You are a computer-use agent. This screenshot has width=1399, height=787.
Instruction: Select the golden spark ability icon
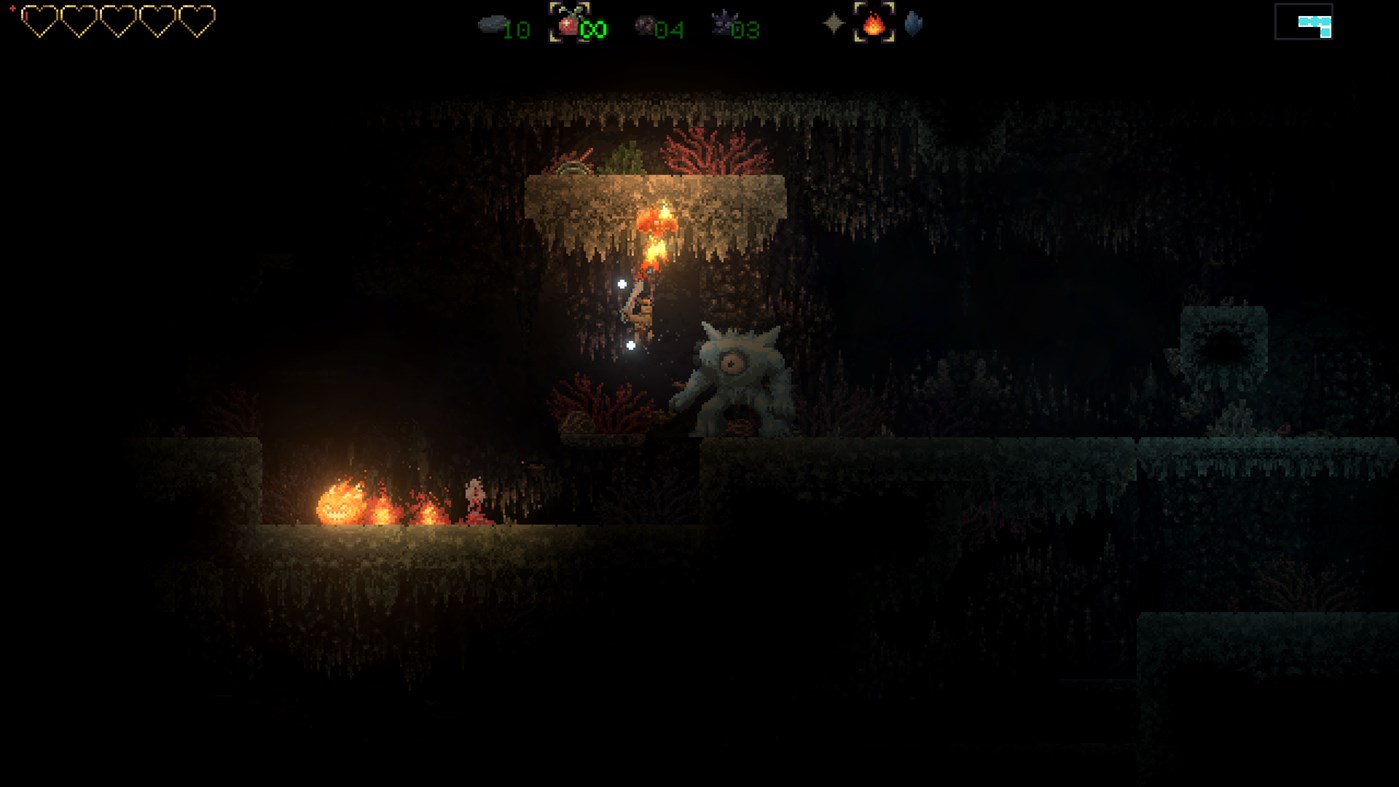tap(833, 24)
